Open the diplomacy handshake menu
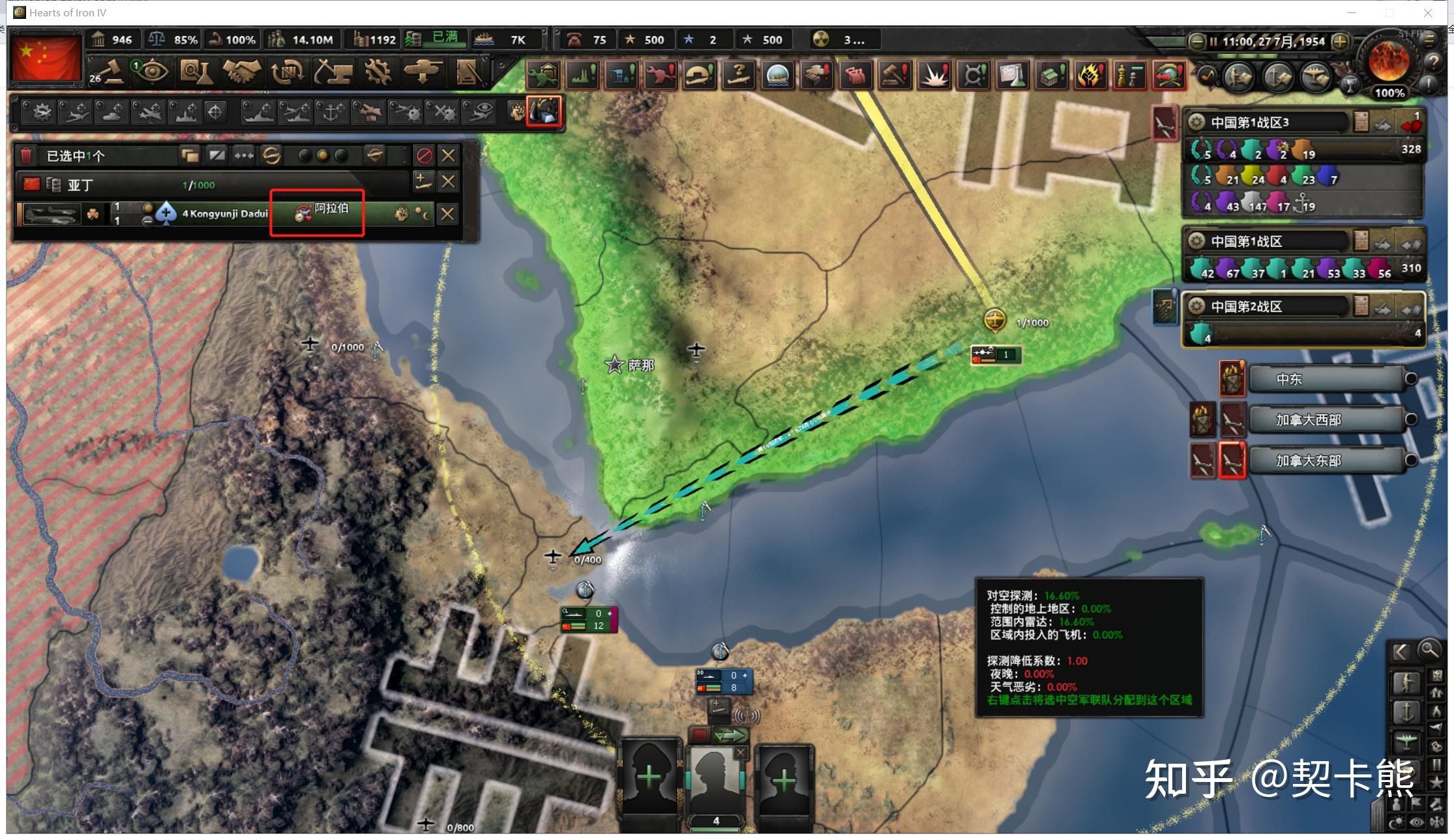 tap(241, 72)
